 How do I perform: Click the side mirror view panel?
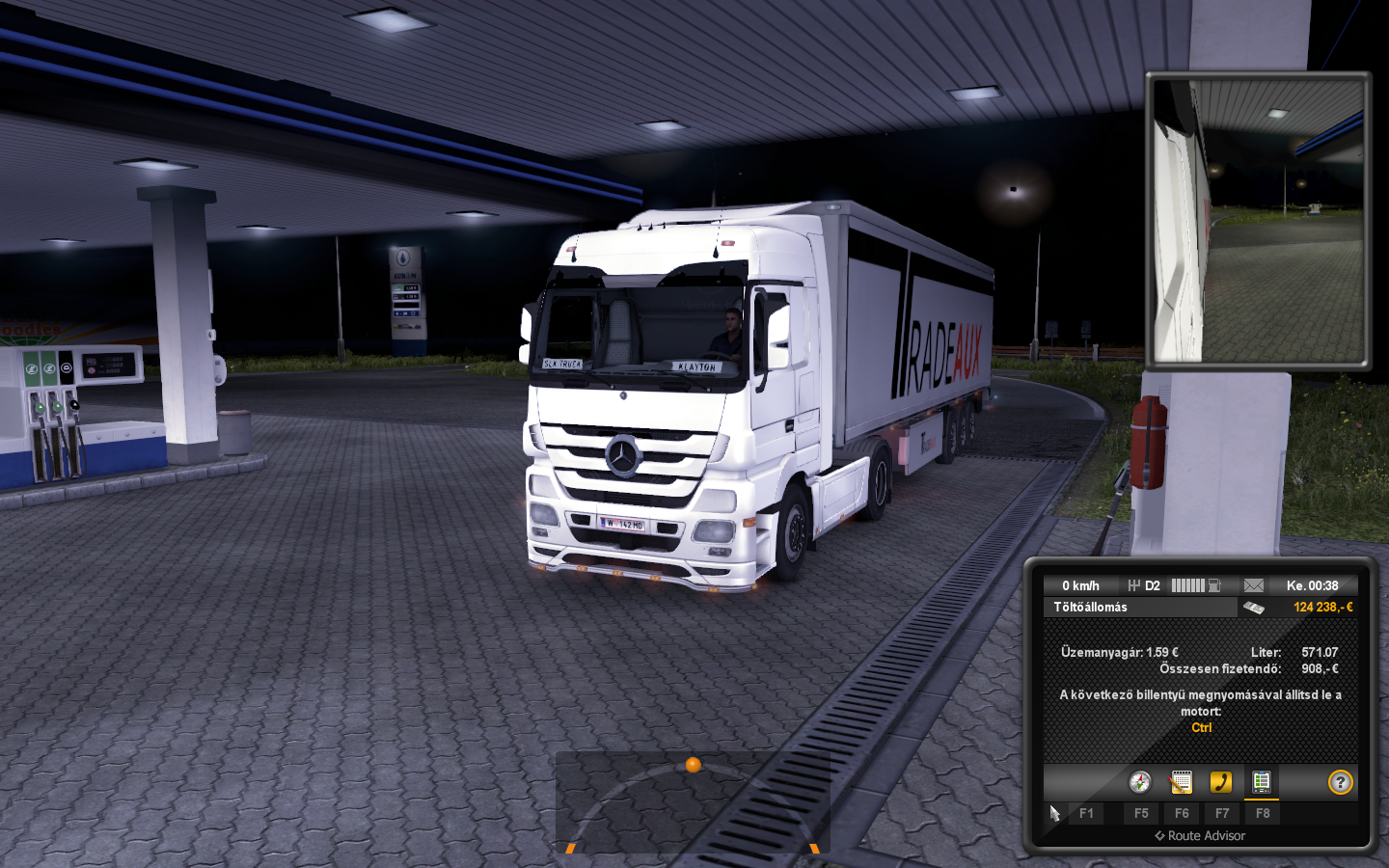pos(1259,221)
